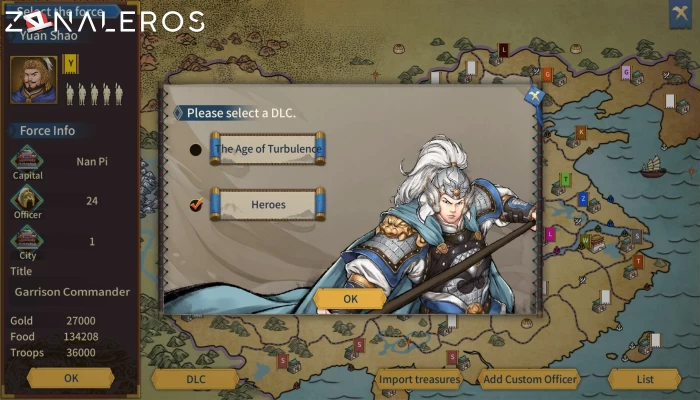Confirm DLC selection with dialog OK

[x=350, y=298]
